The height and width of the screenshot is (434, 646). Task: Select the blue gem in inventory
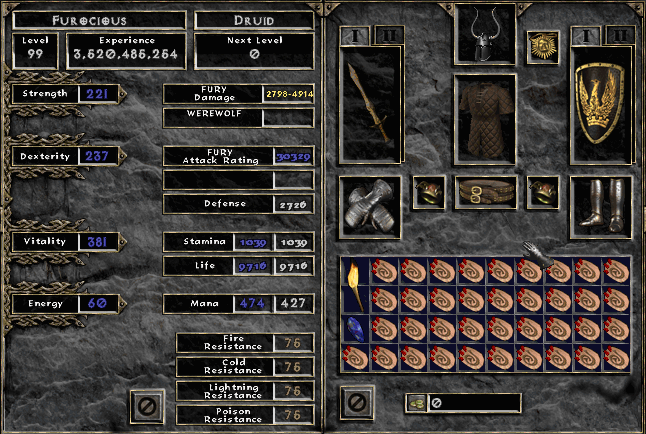353,328
